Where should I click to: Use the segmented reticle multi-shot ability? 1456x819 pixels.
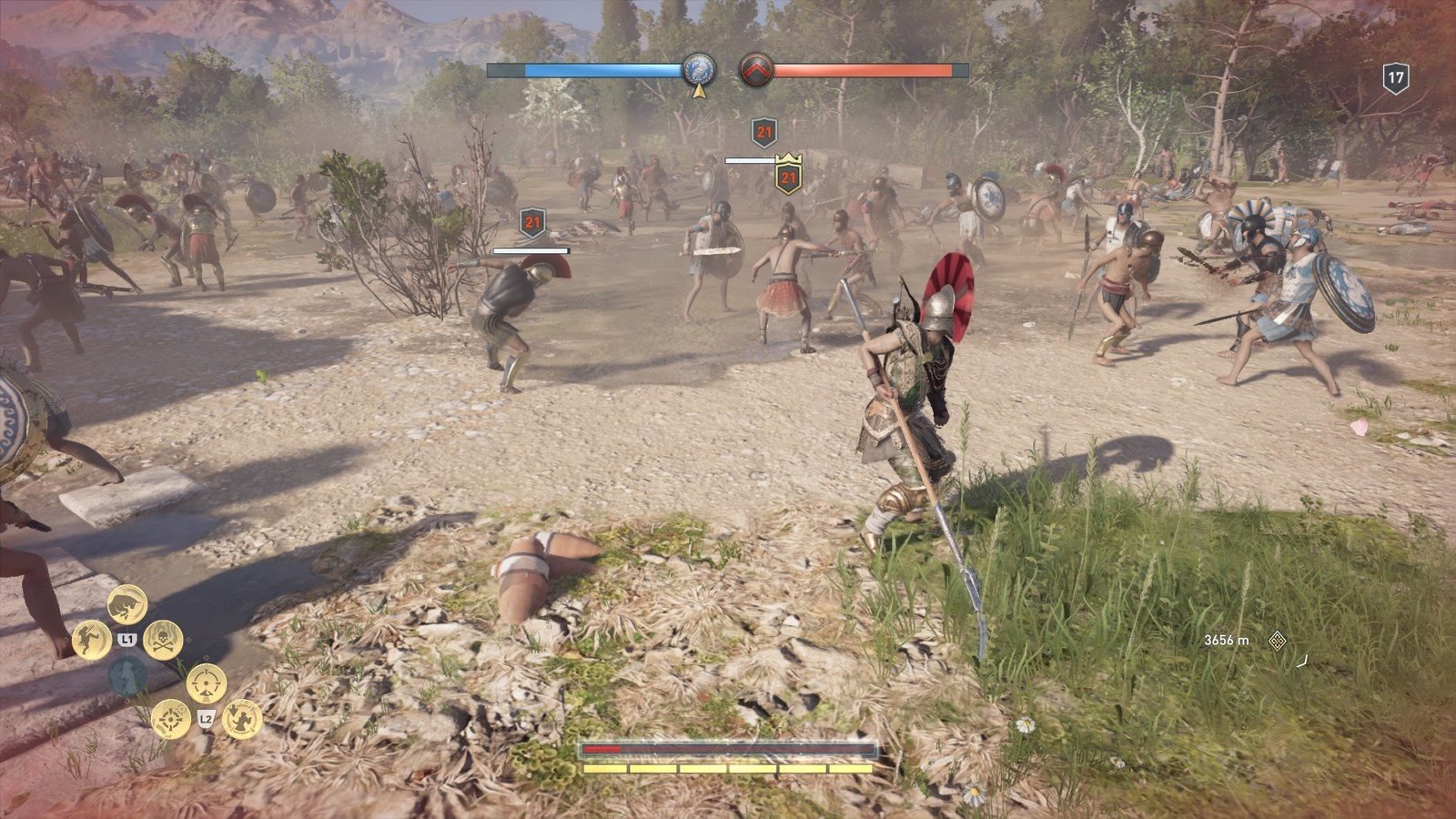click(171, 719)
